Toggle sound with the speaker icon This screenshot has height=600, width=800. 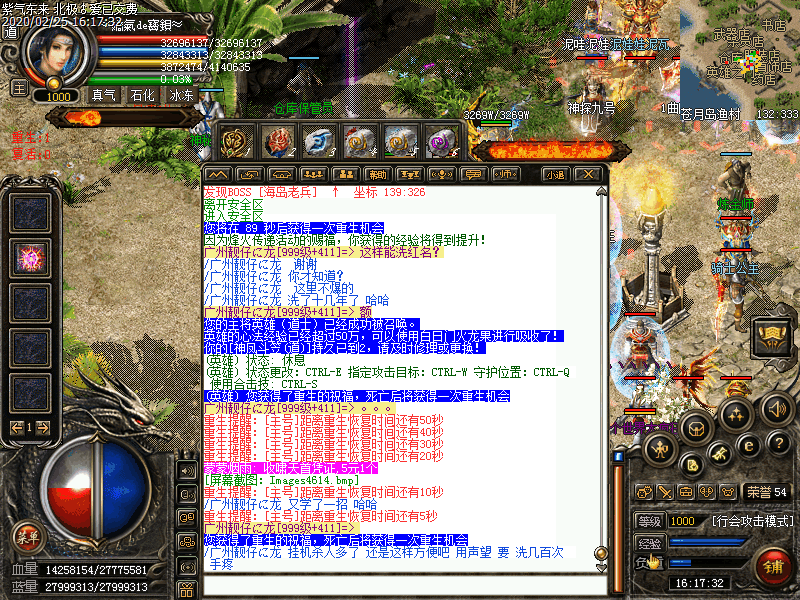pyautogui.click(x=777, y=408)
